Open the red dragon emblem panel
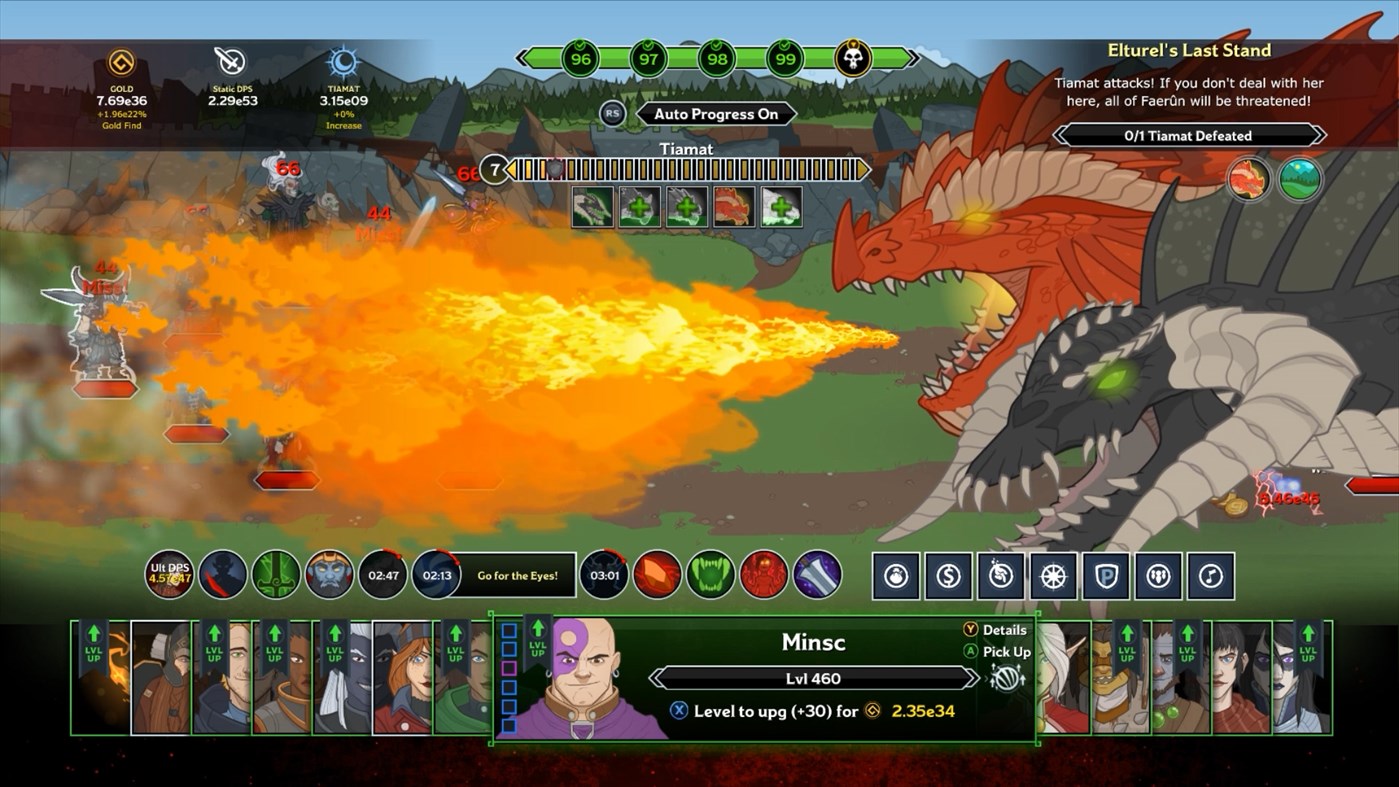 coord(1249,180)
